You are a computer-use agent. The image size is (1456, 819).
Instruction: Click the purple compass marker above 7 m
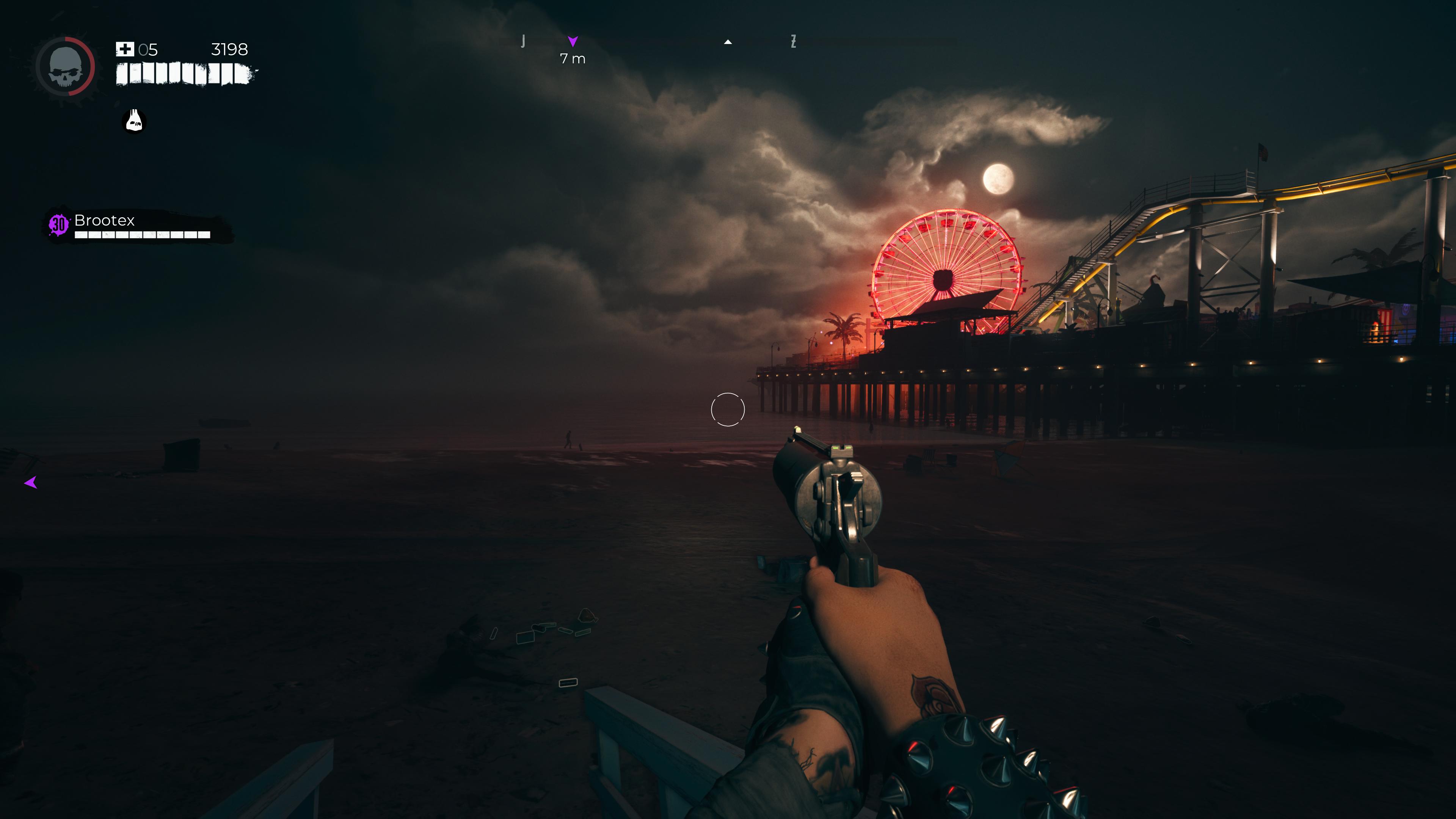tap(573, 41)
